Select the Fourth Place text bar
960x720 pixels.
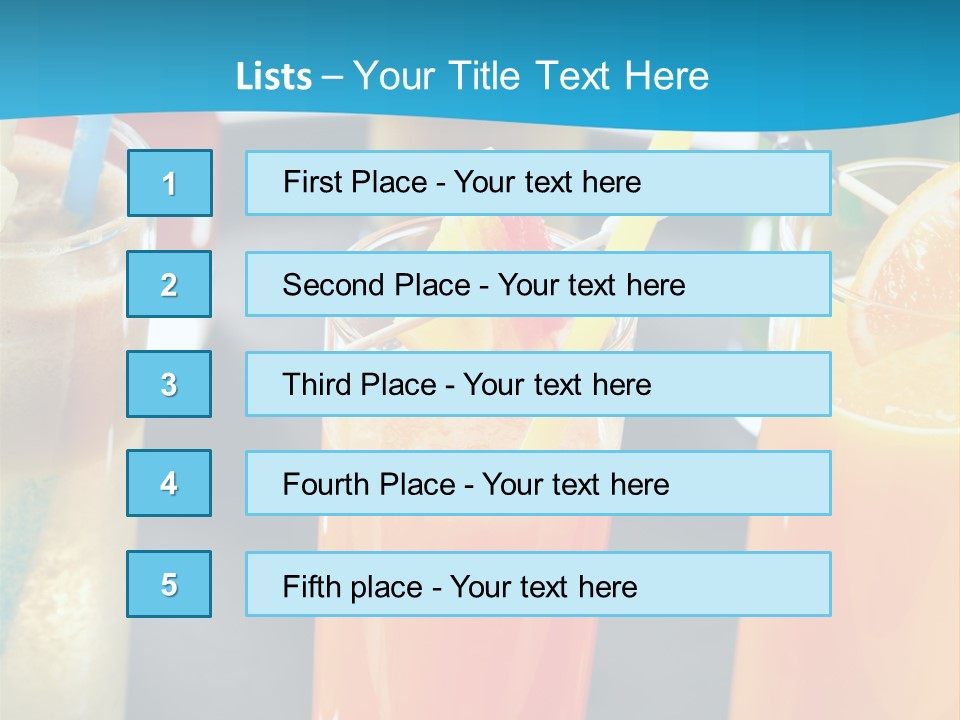[538, 483]
